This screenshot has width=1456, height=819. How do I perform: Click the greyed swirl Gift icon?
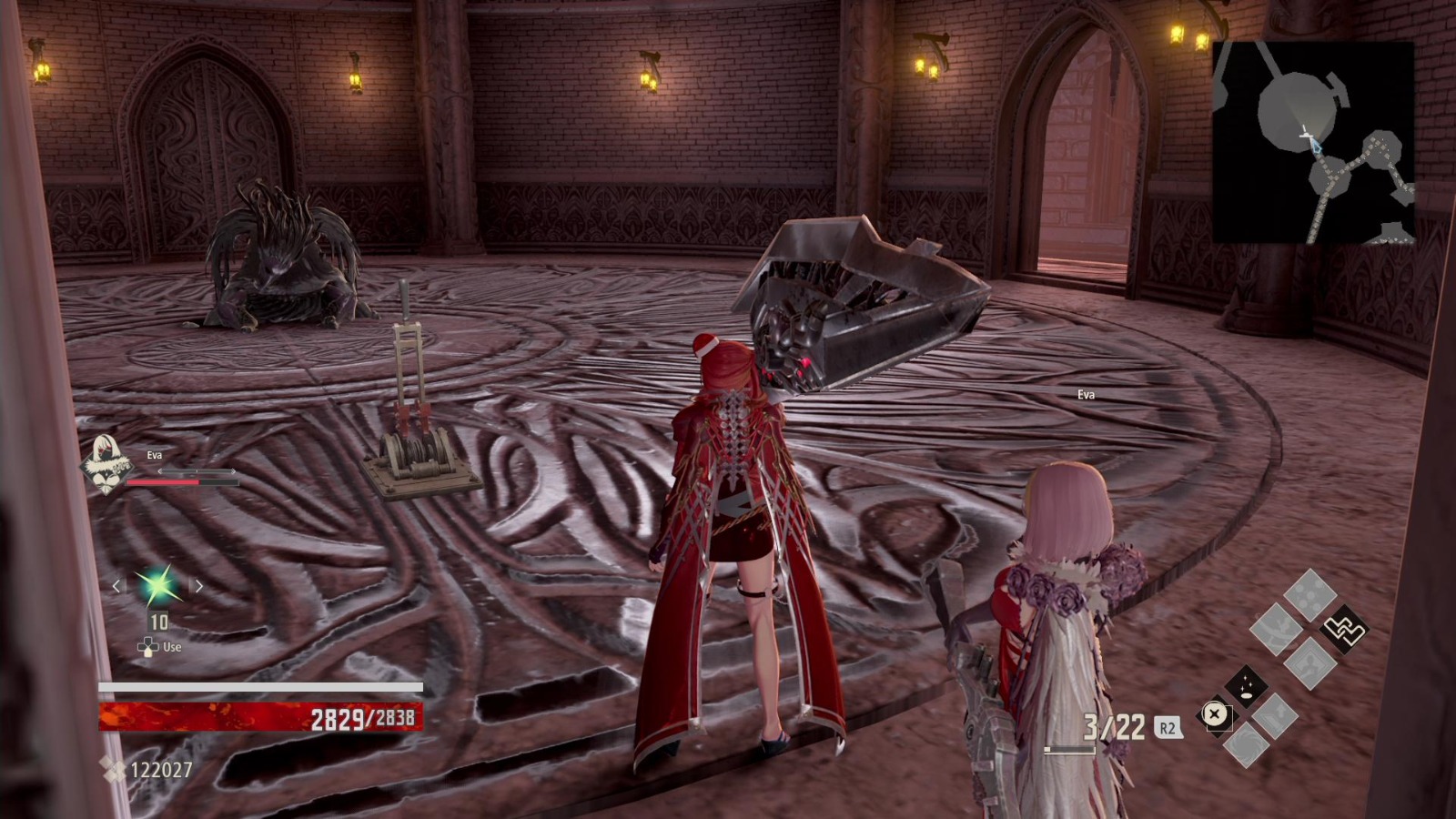click(x=1246, y=745)
